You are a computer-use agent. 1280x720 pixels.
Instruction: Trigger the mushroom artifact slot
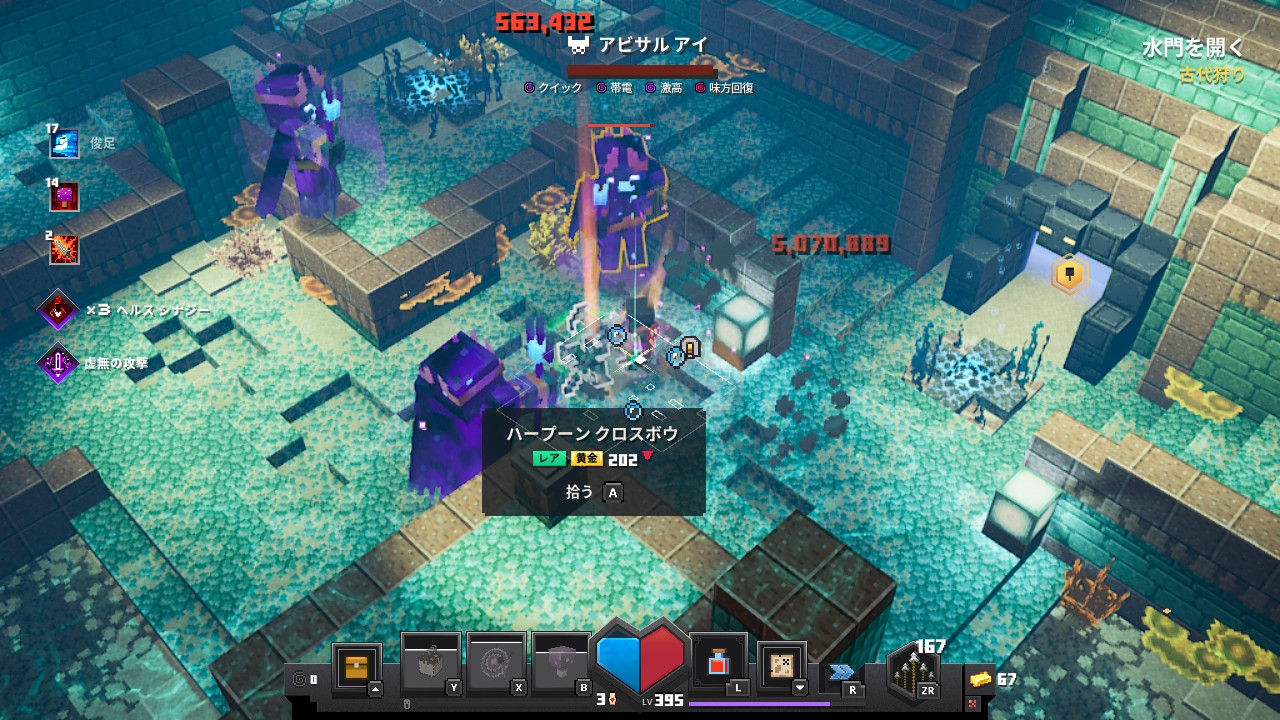[561, 663]
